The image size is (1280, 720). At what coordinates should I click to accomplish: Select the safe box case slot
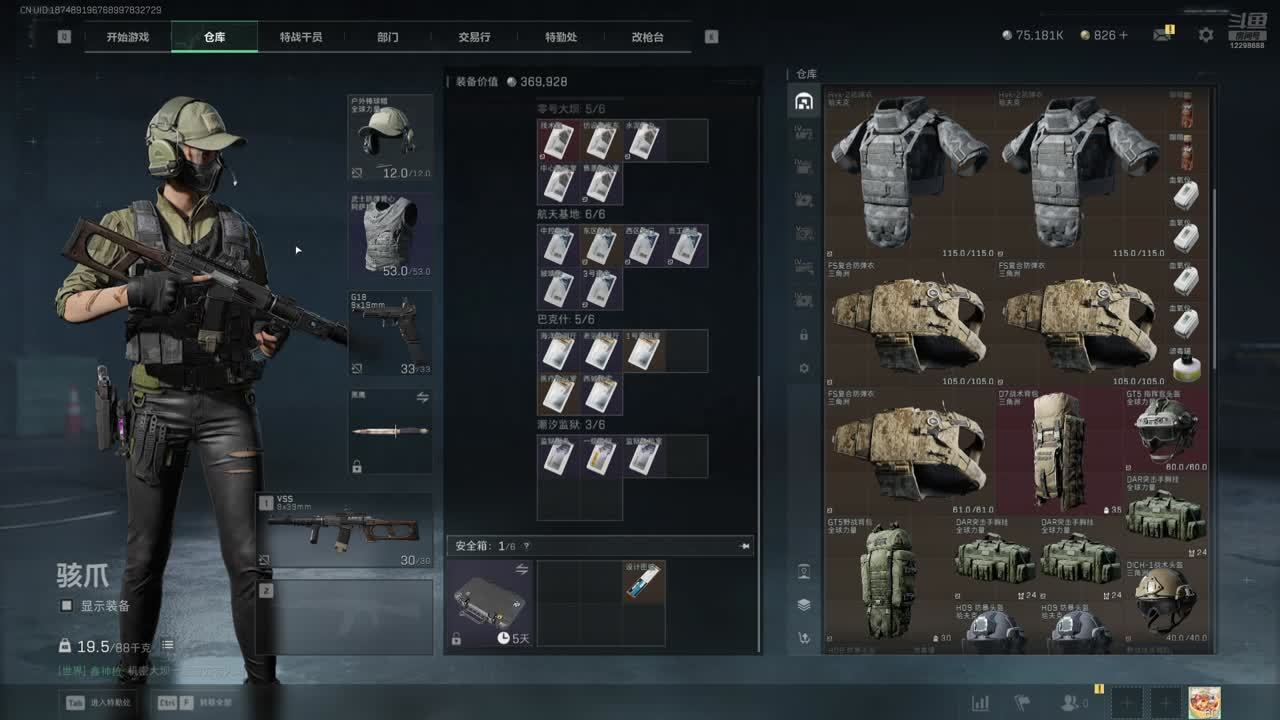(x=490, y=603)
